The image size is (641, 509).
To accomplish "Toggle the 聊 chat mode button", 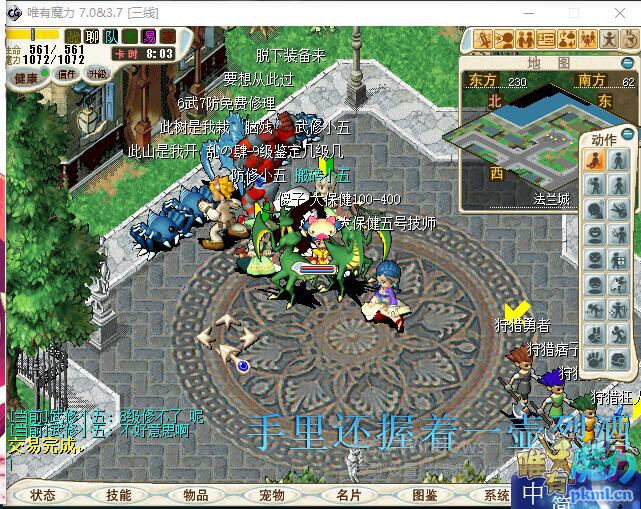I will (92, 37).
